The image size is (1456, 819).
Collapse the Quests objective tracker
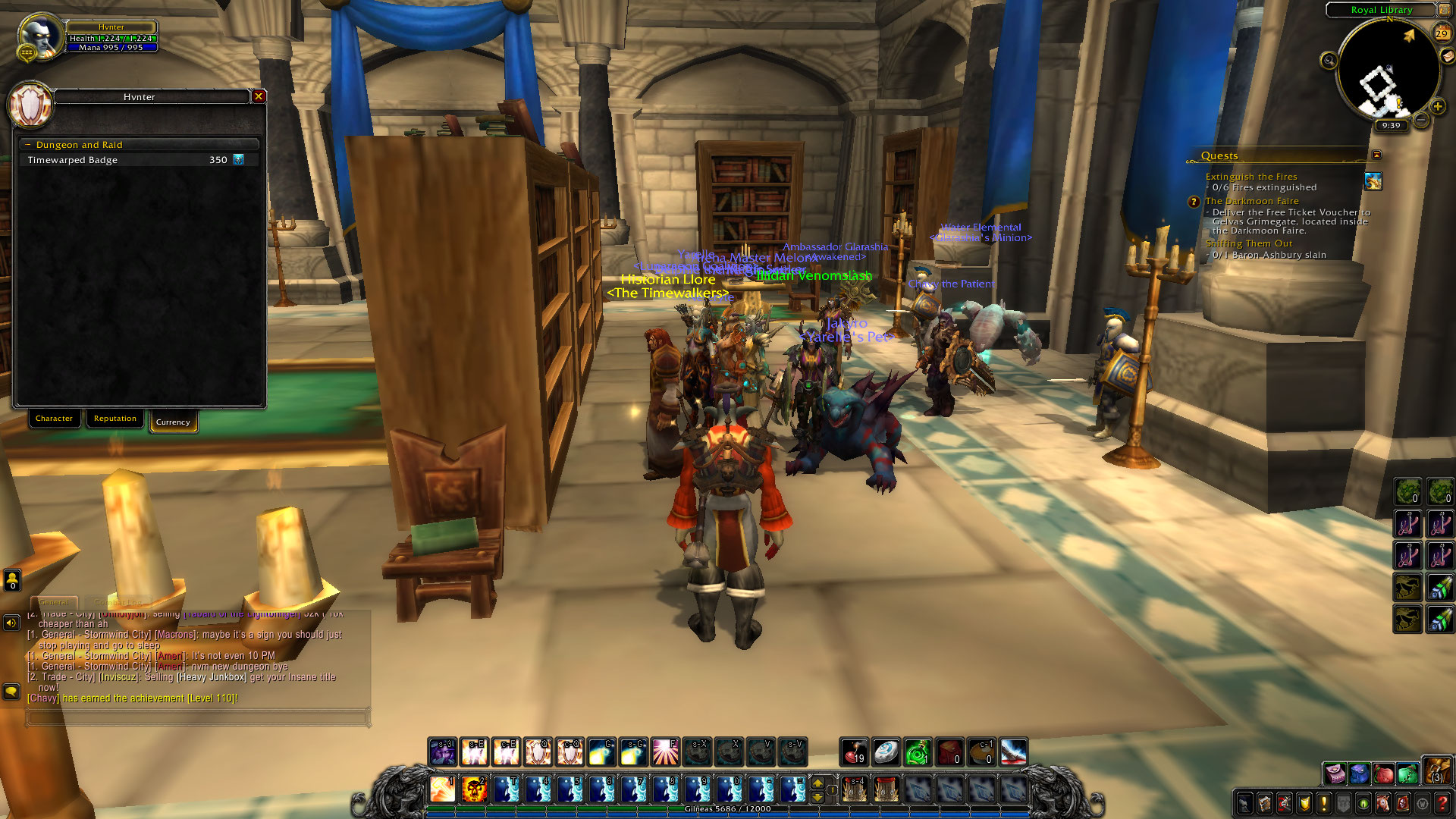coord(1376,155)
